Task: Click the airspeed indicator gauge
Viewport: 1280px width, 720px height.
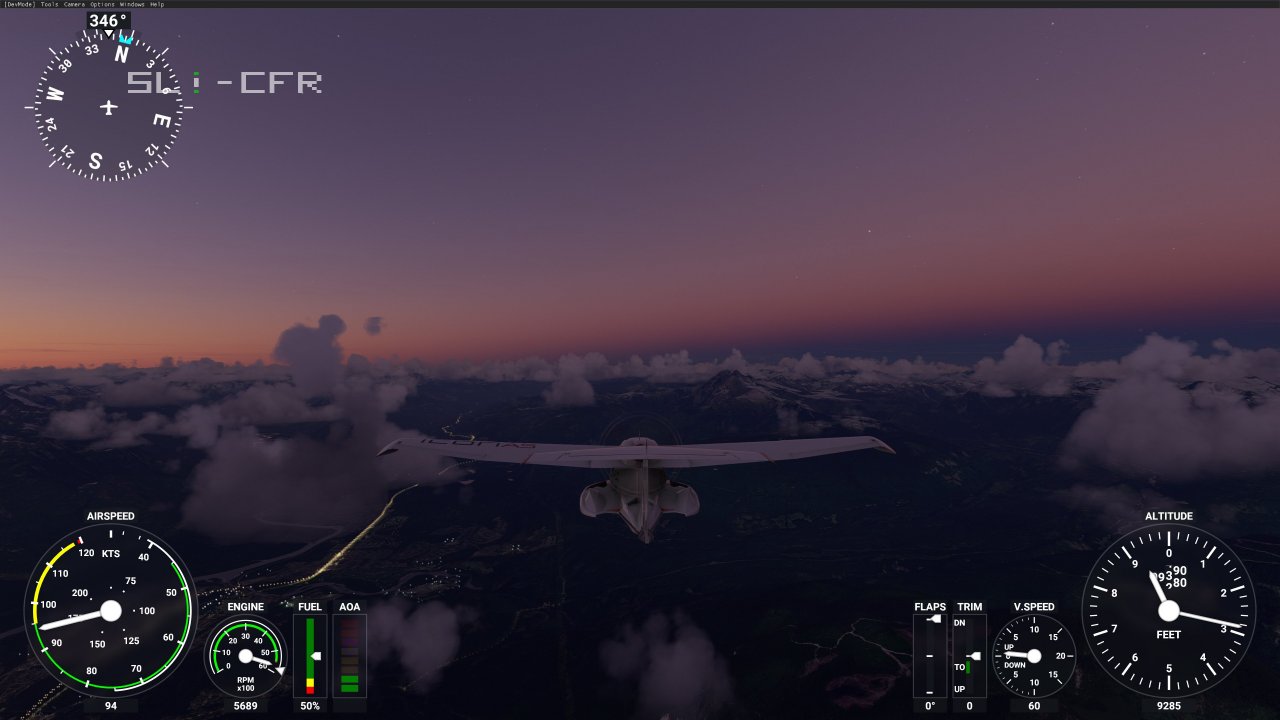Action: click(110, 611)
